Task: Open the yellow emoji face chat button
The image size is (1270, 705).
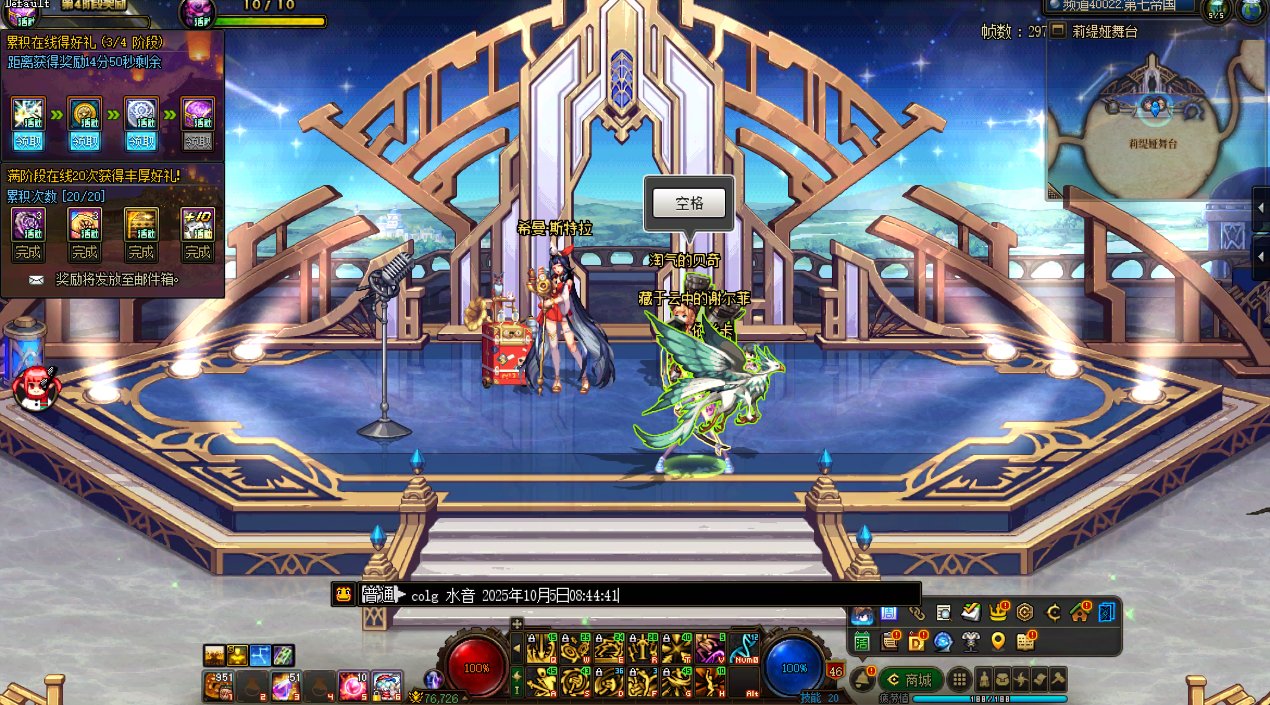Action: (x=343, y=594)
